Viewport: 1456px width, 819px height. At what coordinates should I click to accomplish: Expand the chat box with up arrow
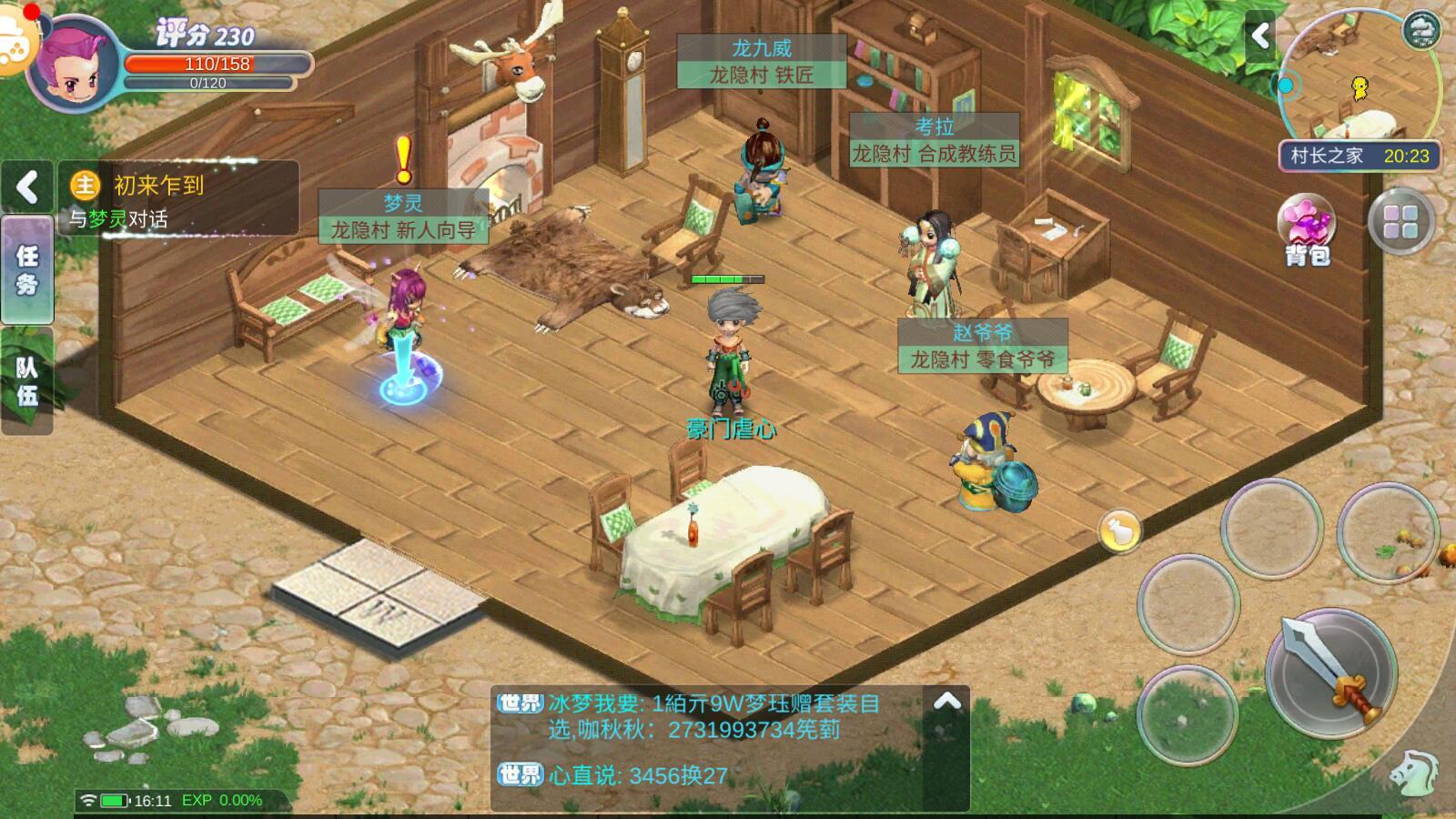click(x=947, y=702)
